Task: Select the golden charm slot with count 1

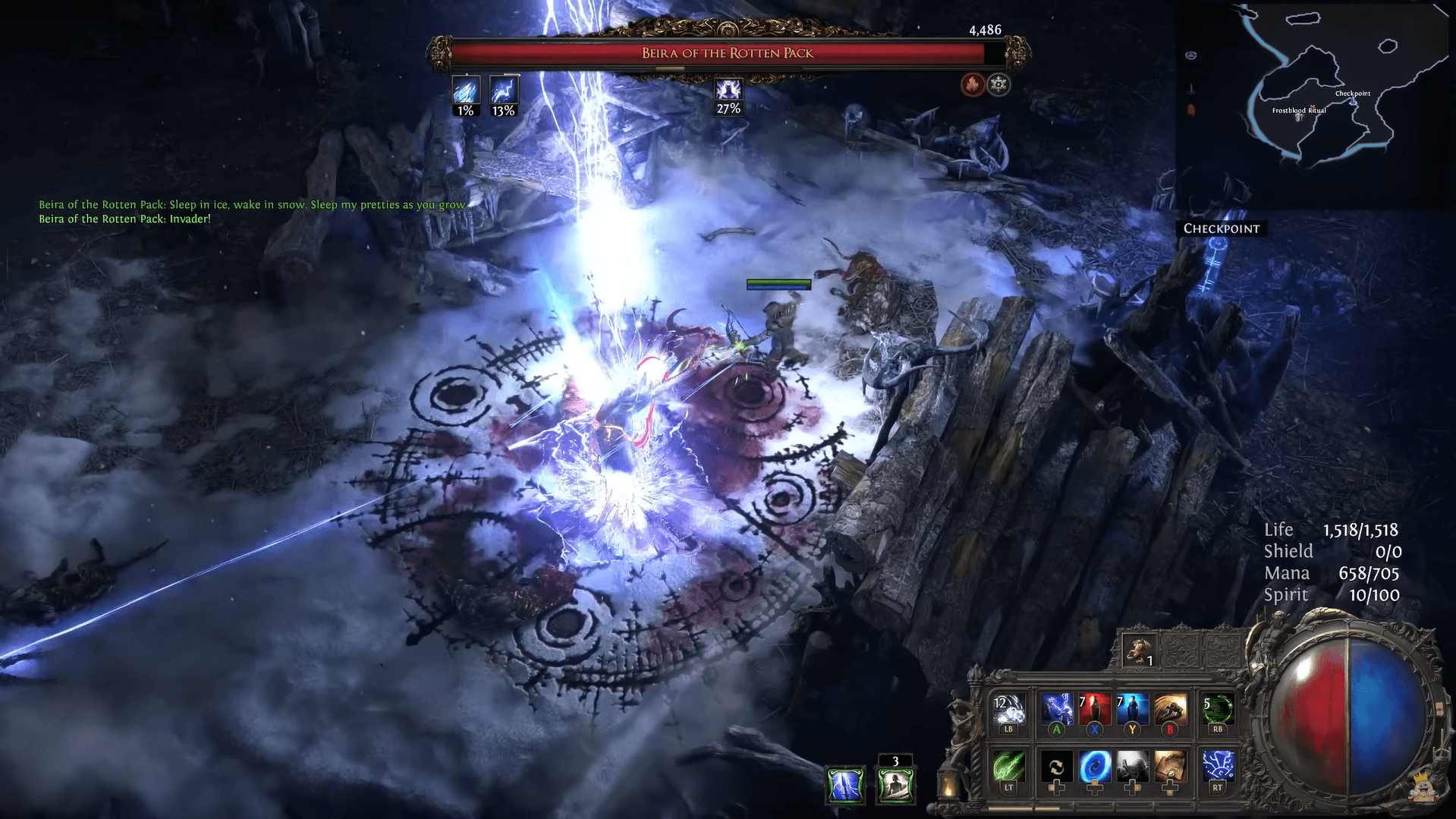Action: [1138, 650]
